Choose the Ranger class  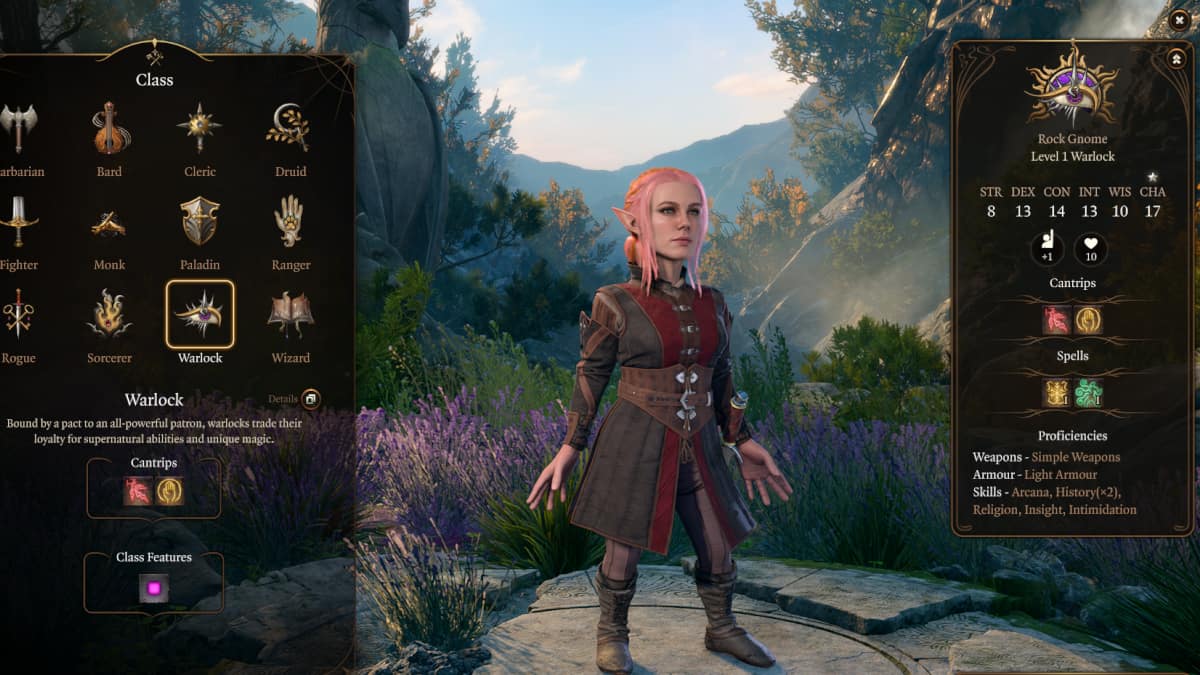(290, 221)
